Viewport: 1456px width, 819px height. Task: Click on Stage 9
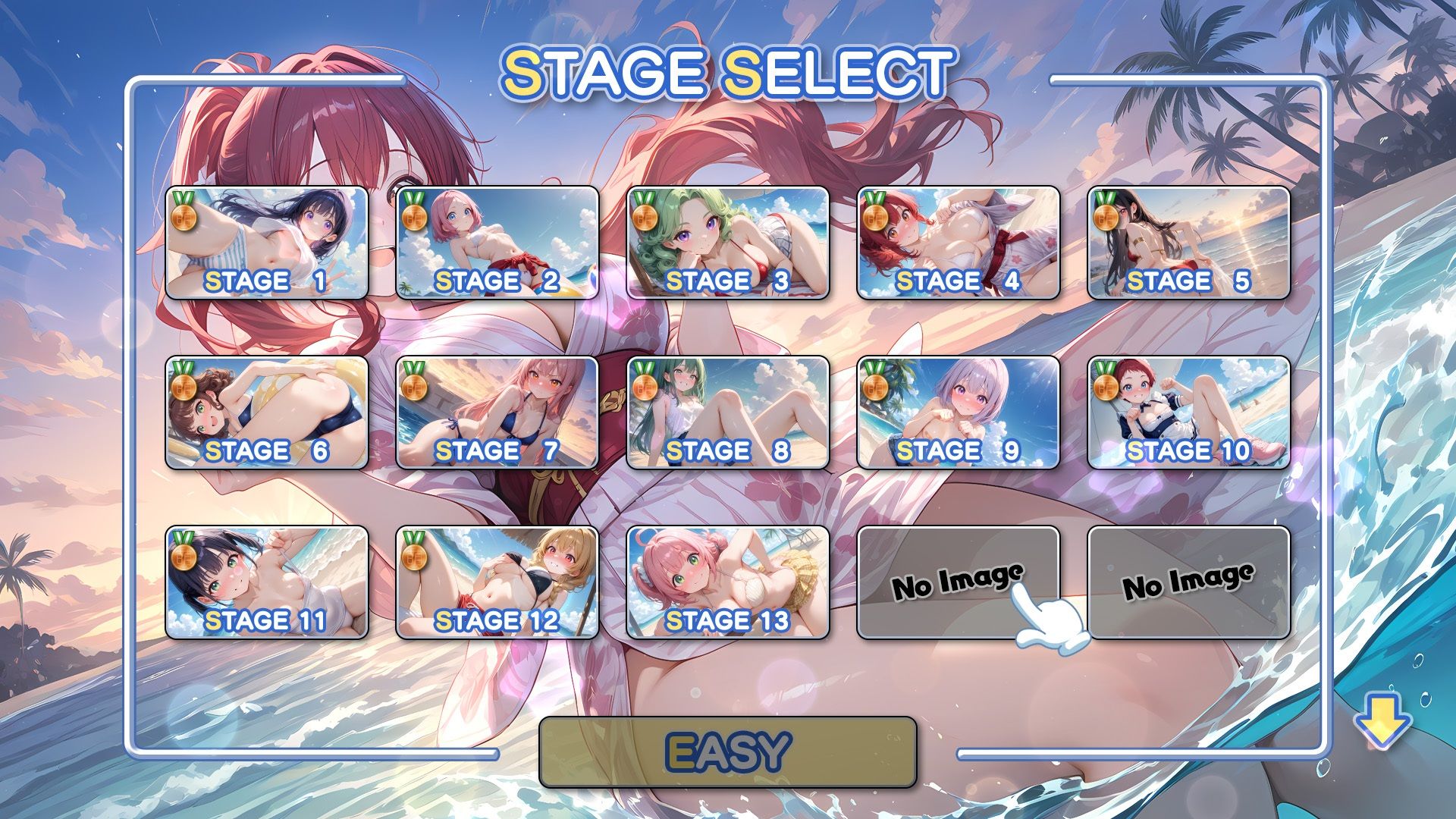tap(958, 413)
